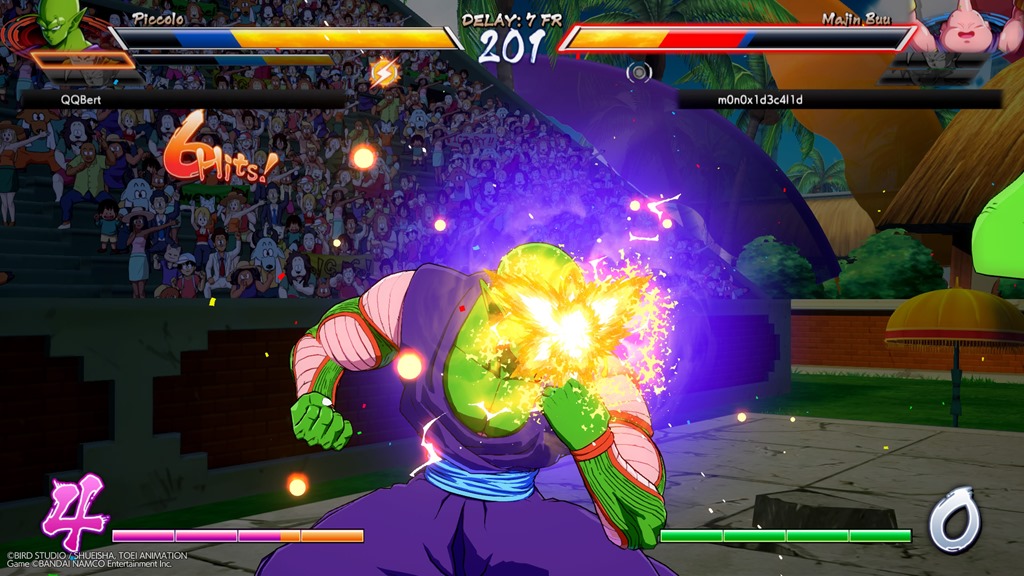Click Piccolo's character portrait
This screenshot has width=1024, height=576.
(60, 24)
